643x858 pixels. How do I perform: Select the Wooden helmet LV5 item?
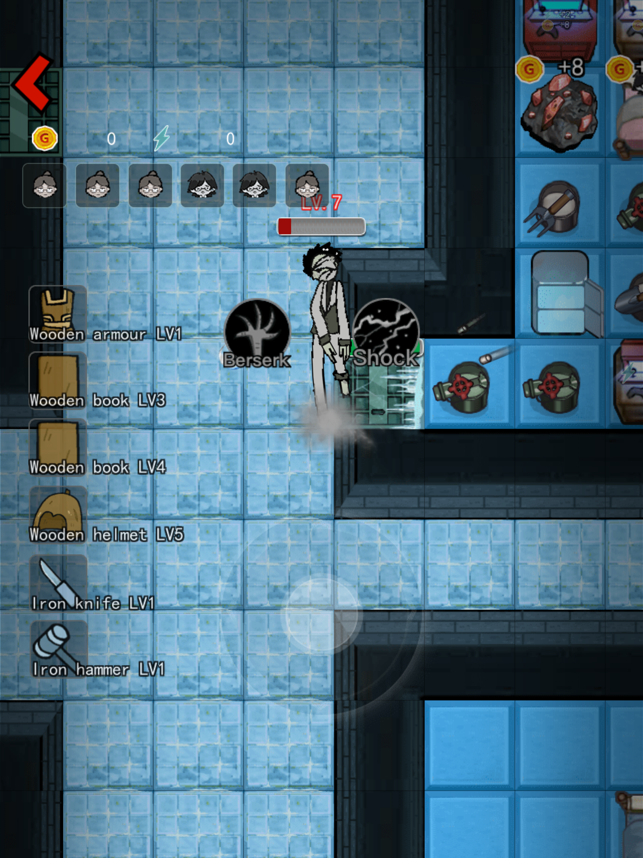click(57, 514)
